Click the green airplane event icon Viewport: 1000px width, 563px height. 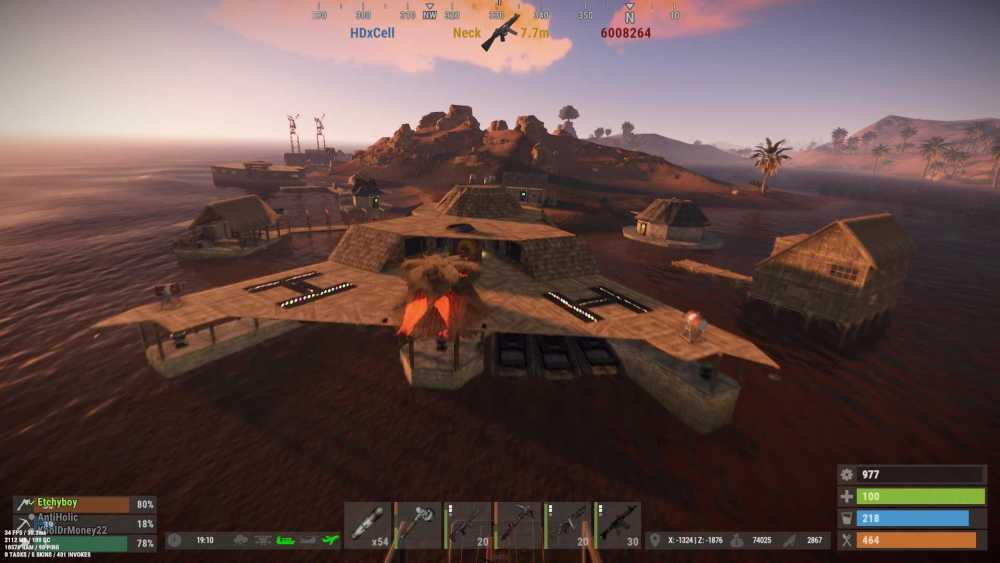click(331, 540)
